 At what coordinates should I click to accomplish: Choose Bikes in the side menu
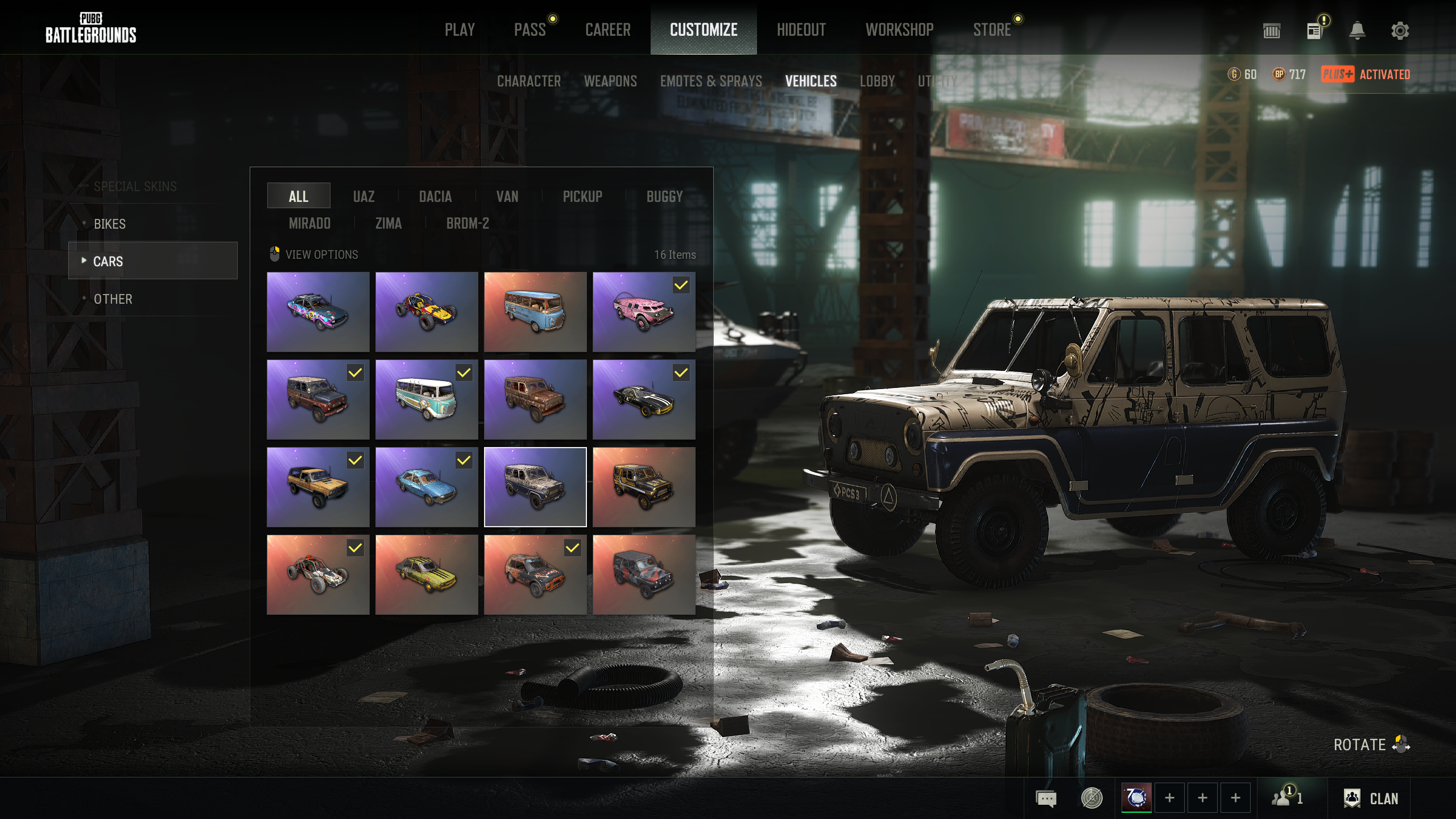(x=110, y=224)
